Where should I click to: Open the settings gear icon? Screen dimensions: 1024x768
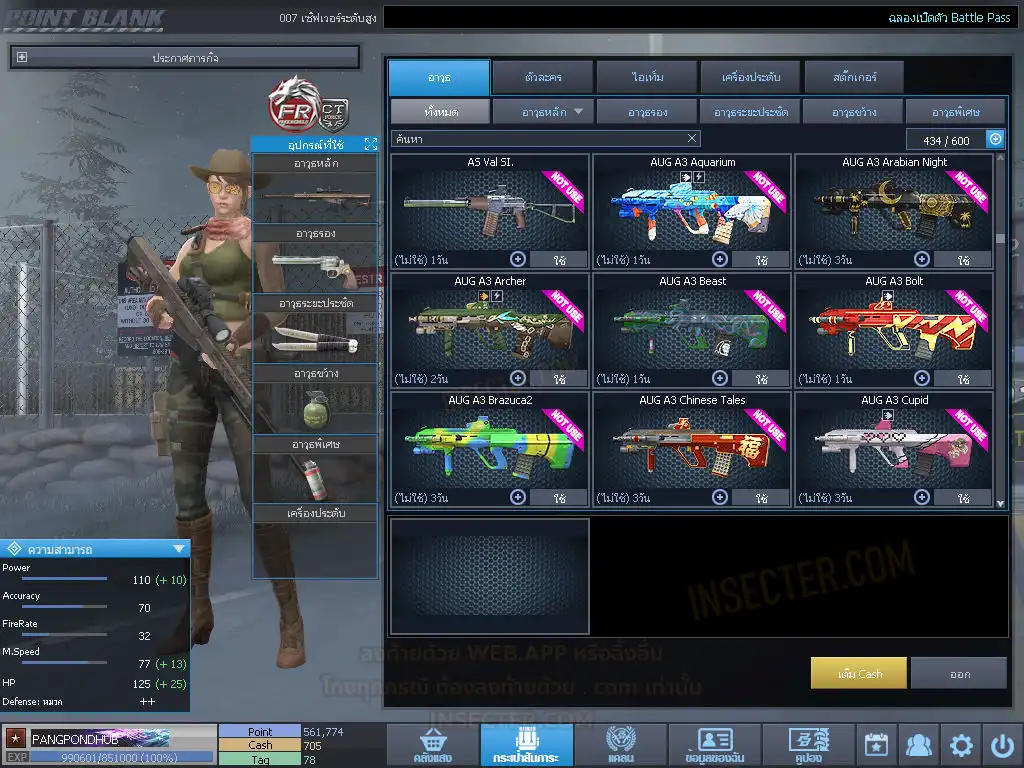point(961,745)
